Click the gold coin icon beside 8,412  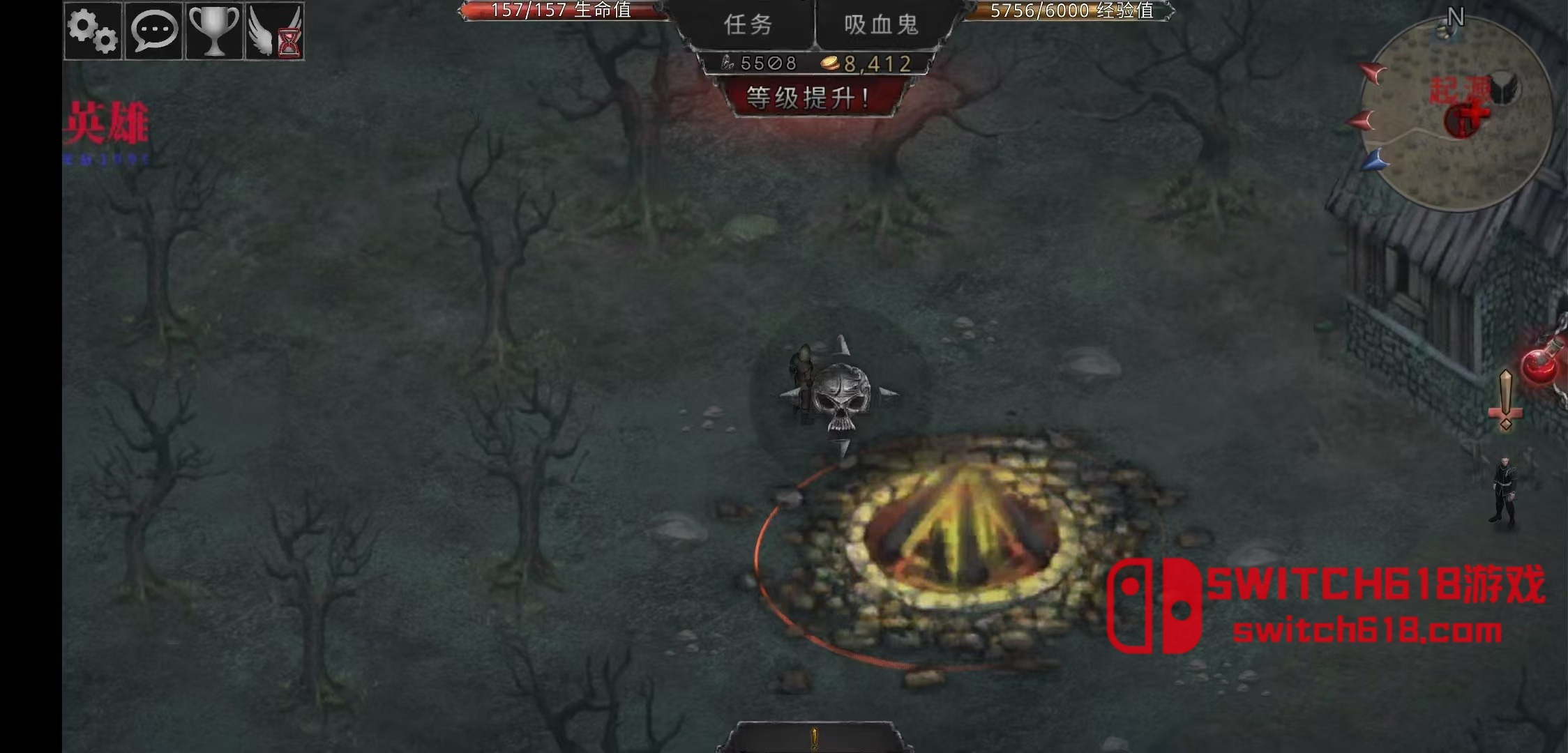pyautogui.click(x=831, y=63)
